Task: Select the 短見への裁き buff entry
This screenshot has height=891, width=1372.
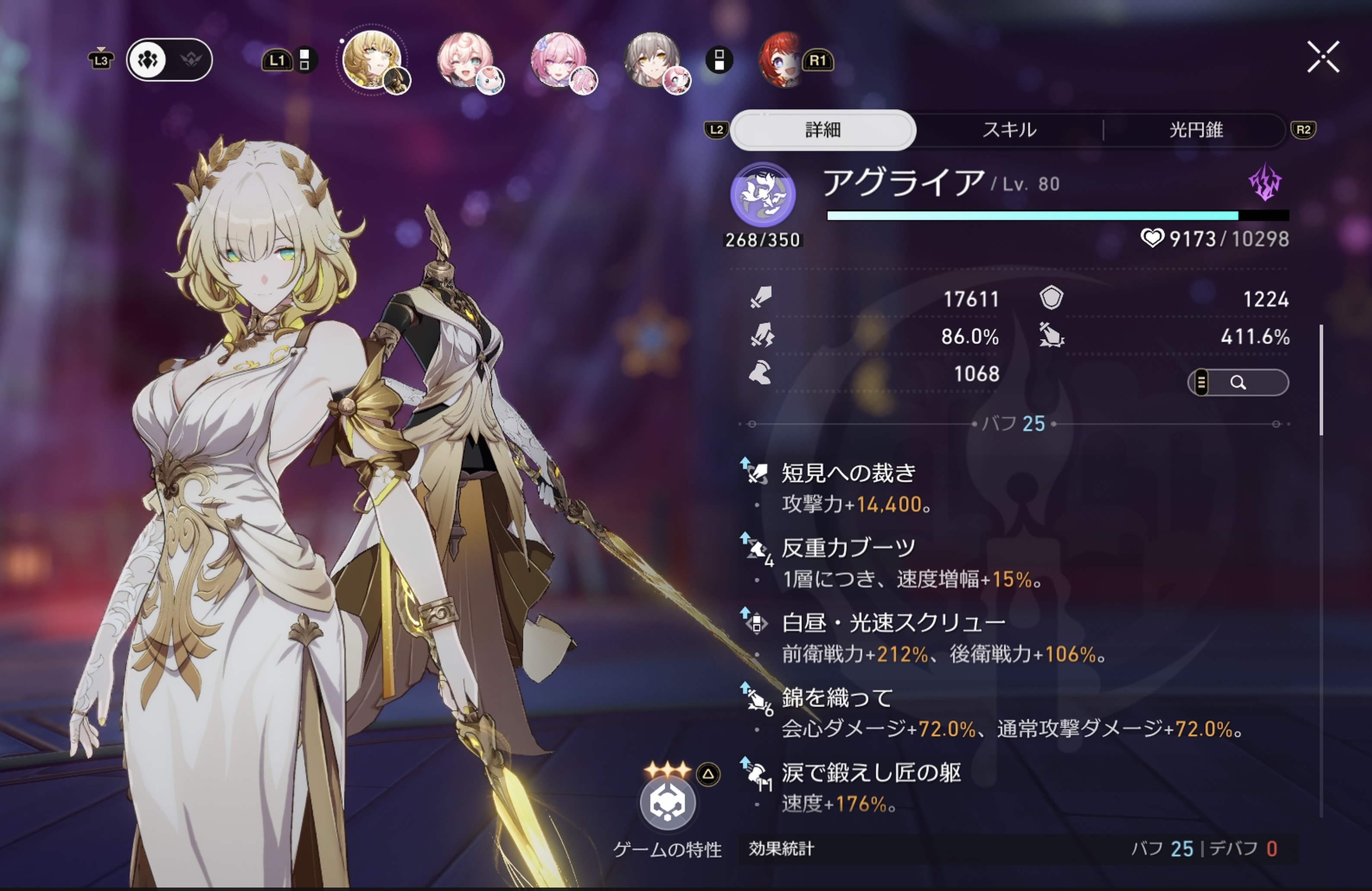Action: 848,473
